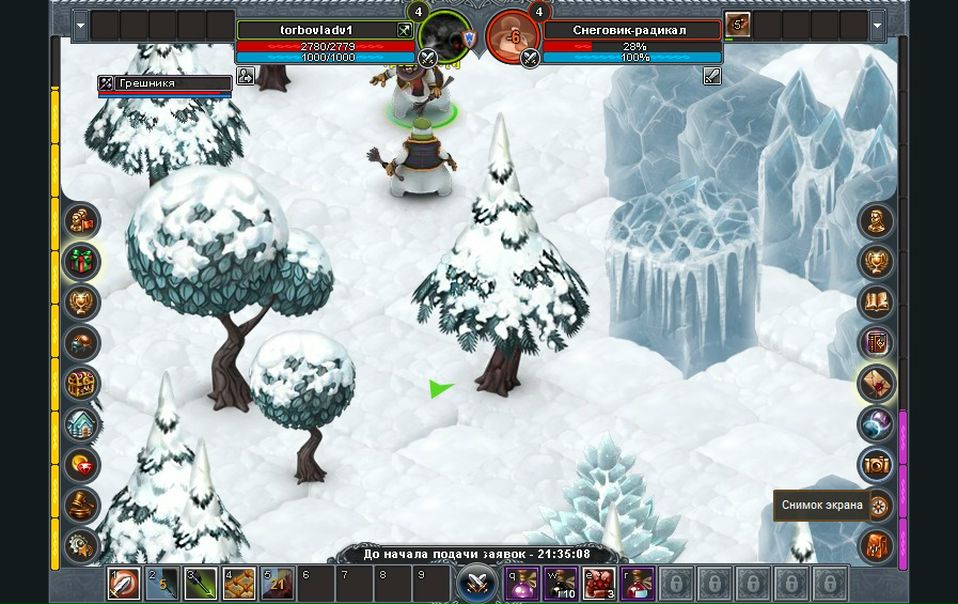The width and height of the screenshot is (958, 604).
Task: Open the backpack inventory icon
Action: [x=876, y=546]
